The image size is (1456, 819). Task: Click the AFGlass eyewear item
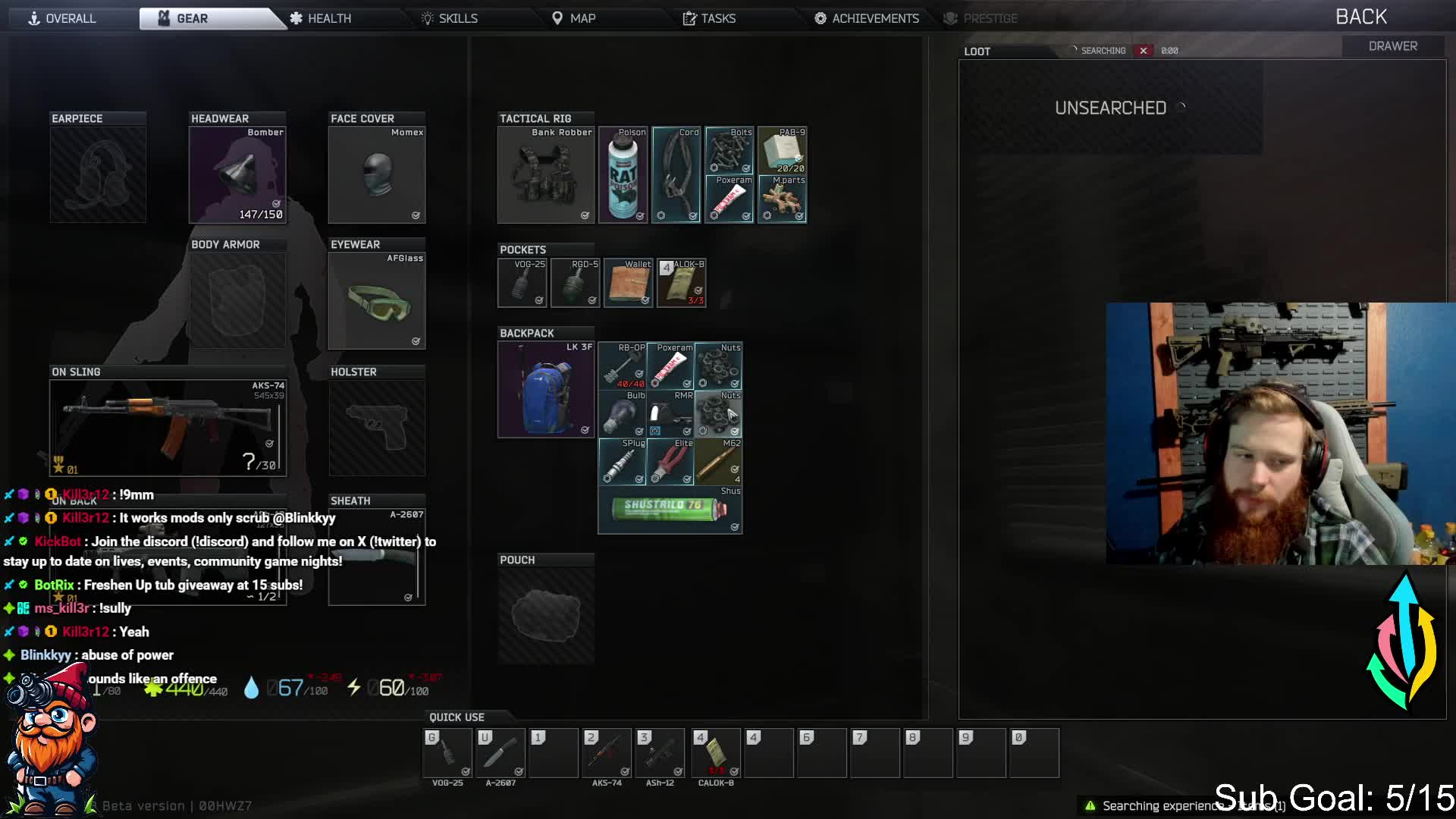[377, 301]
